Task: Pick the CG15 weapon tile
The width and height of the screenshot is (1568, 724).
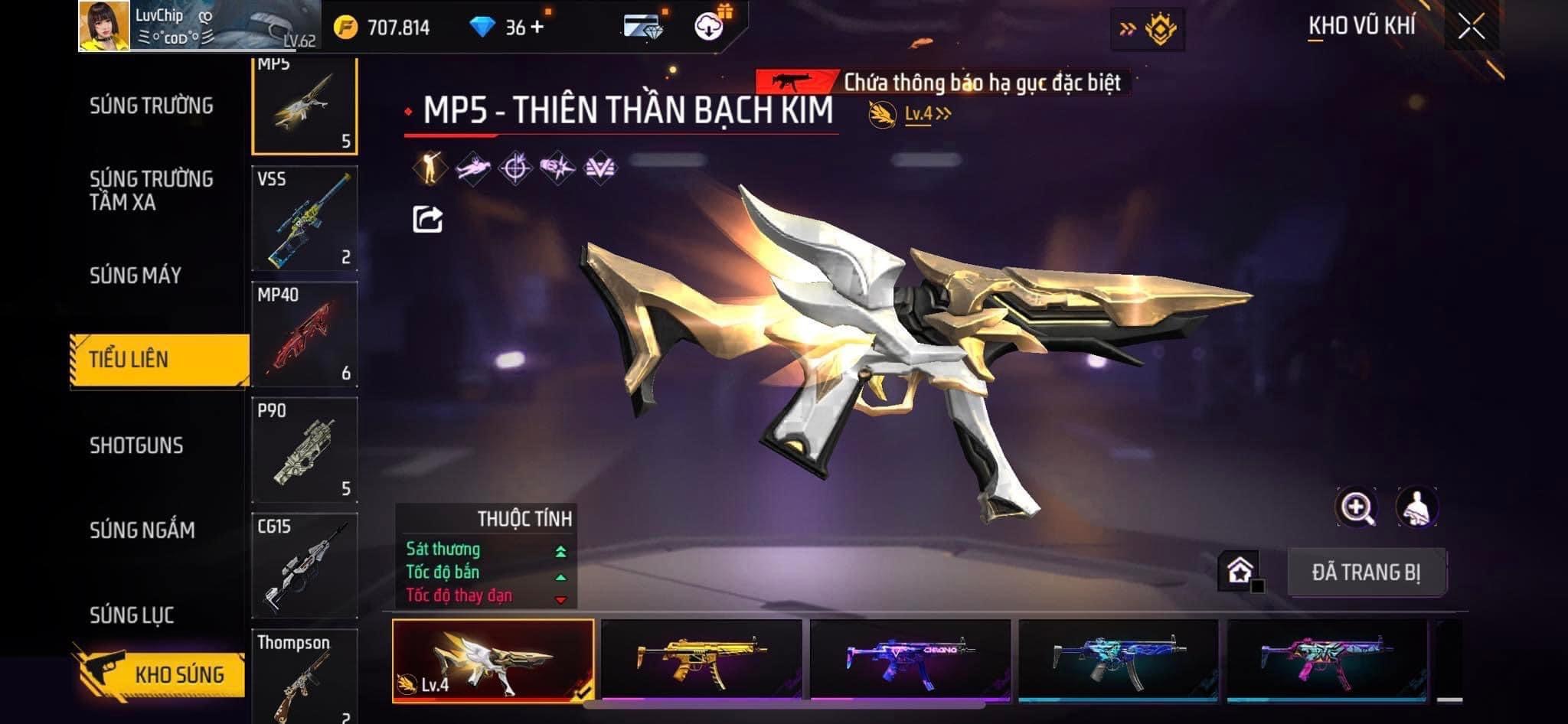Action: (305, 566)
